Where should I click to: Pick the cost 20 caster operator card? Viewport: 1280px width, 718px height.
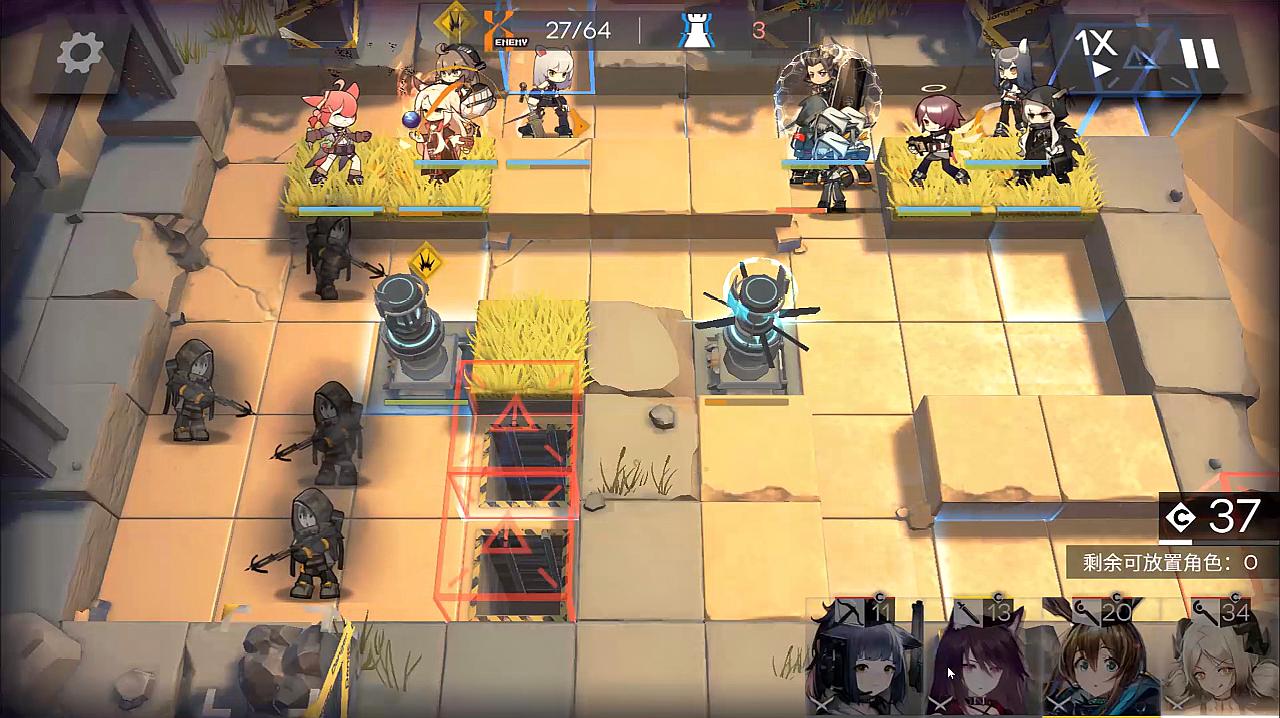point(1101,660)
